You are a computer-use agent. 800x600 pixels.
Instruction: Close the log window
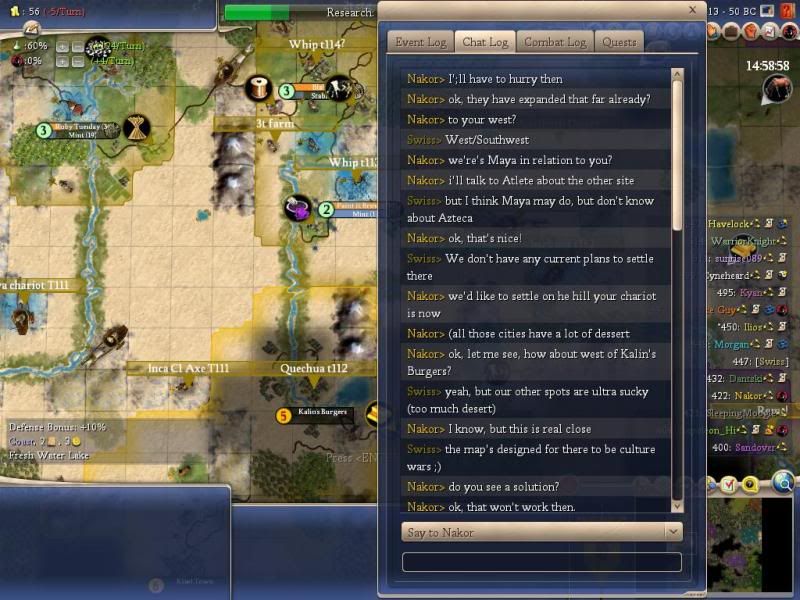tap(692, 10)
